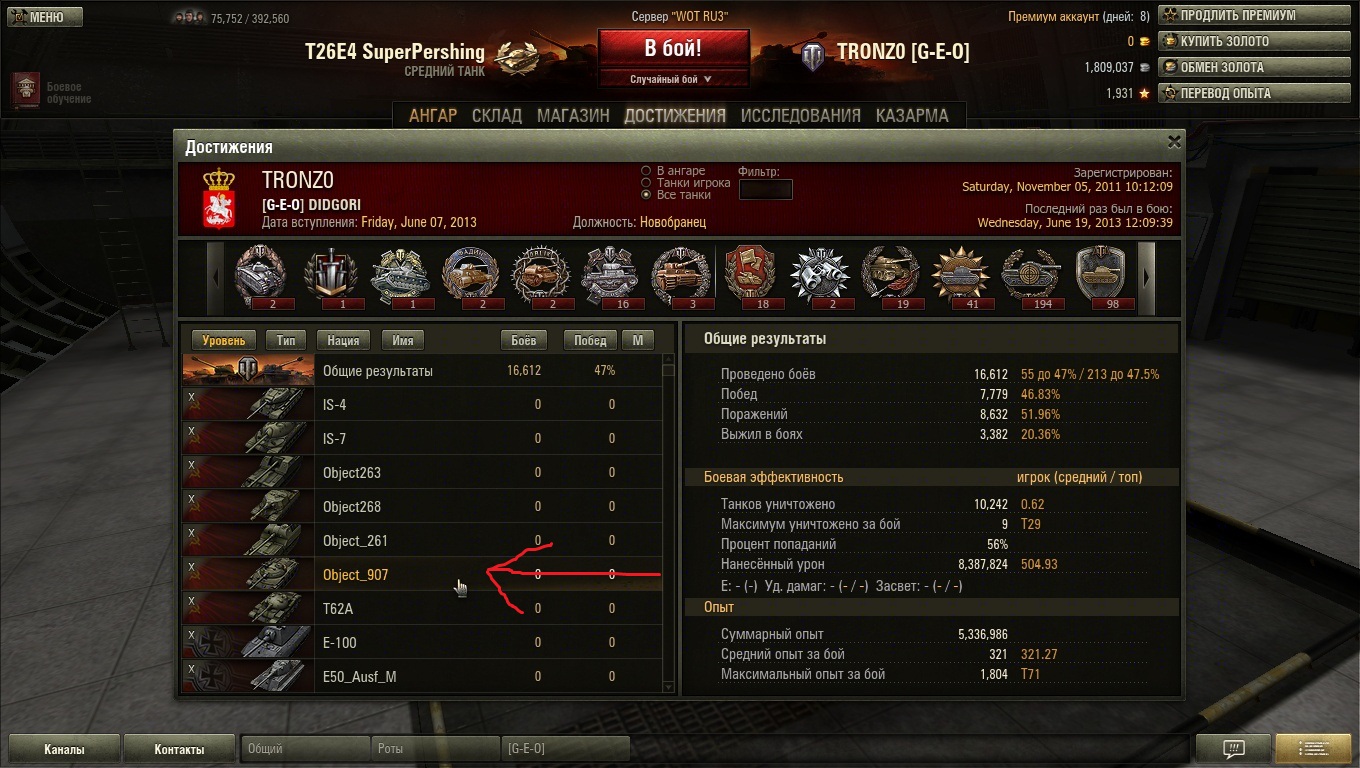The height and width of the screenshot is (768, 1360).
Task: Select the 'В ангаре' radio option
Action: click(646, 171)
